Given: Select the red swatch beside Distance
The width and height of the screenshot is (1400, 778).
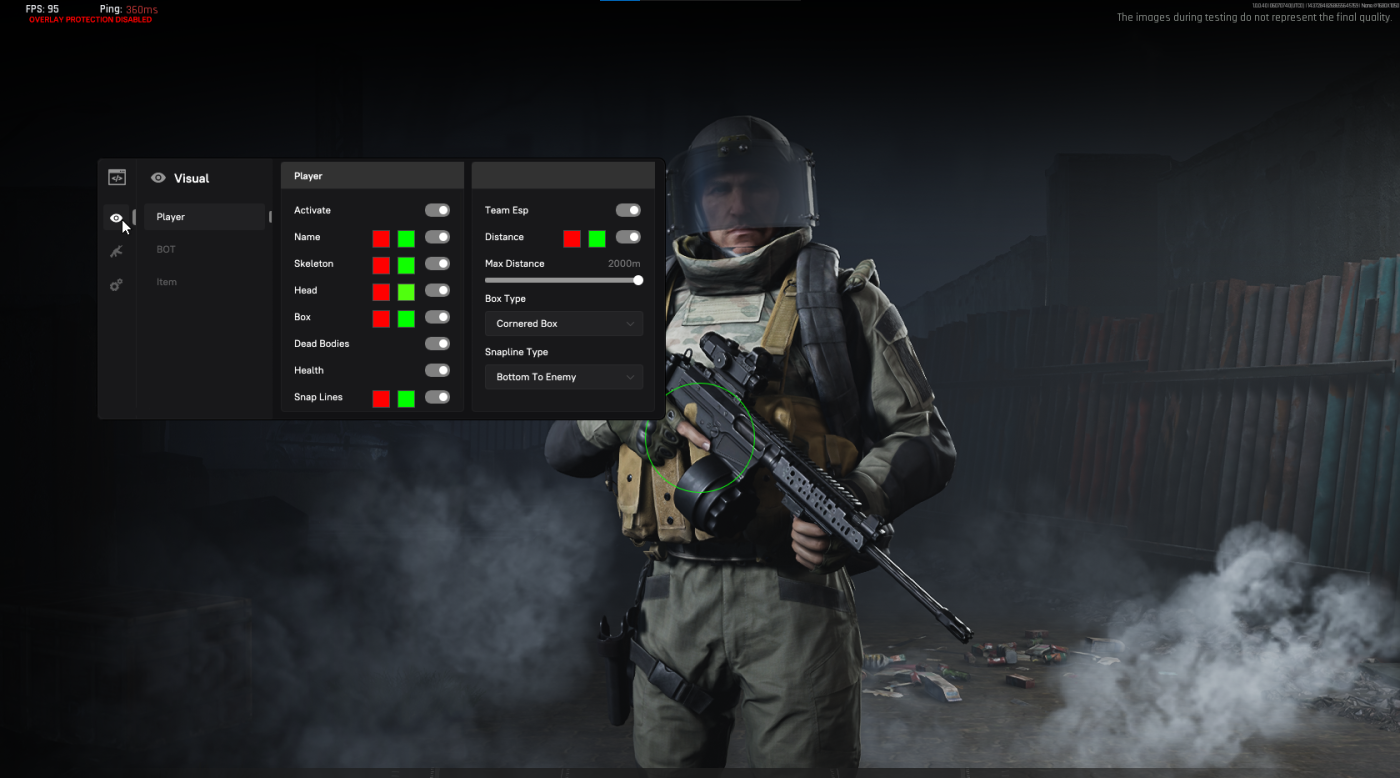Looking at the screenshot, I should (572, 239).
